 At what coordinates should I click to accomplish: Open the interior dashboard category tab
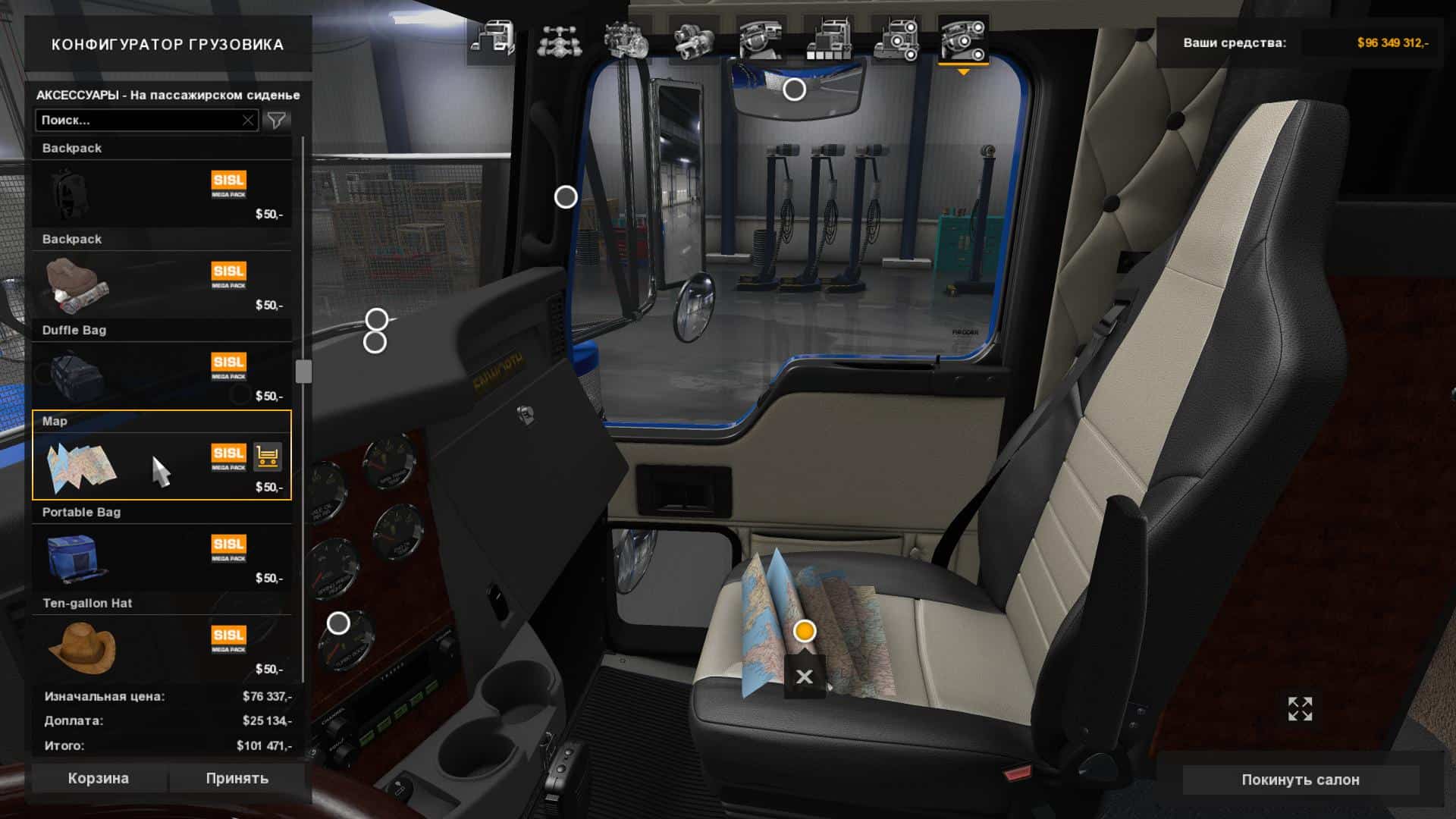click(x=761, y=40)
